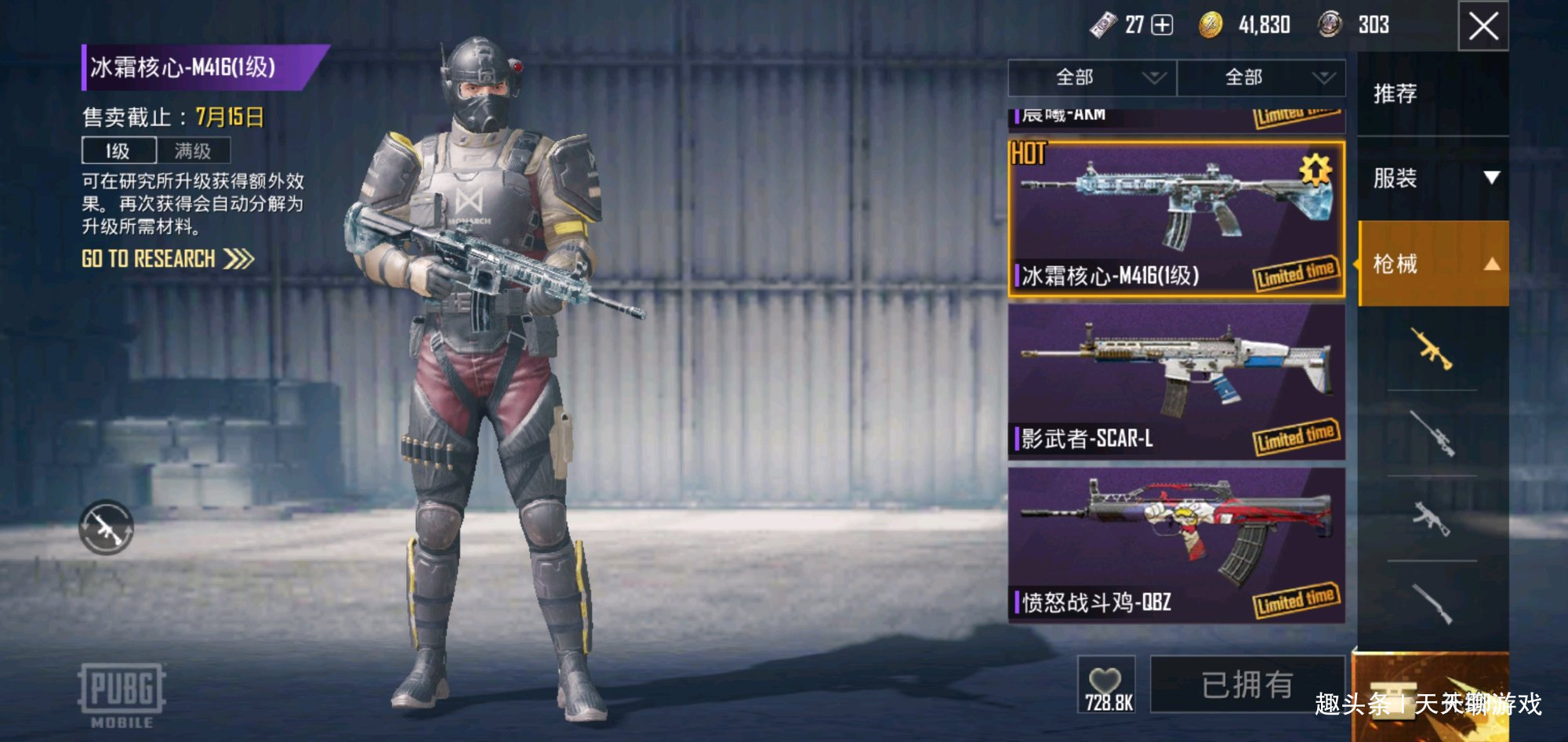Add more vouchers with the plus button
This screenshot has height=742, width=1568.
click(x=1162, y=25)
